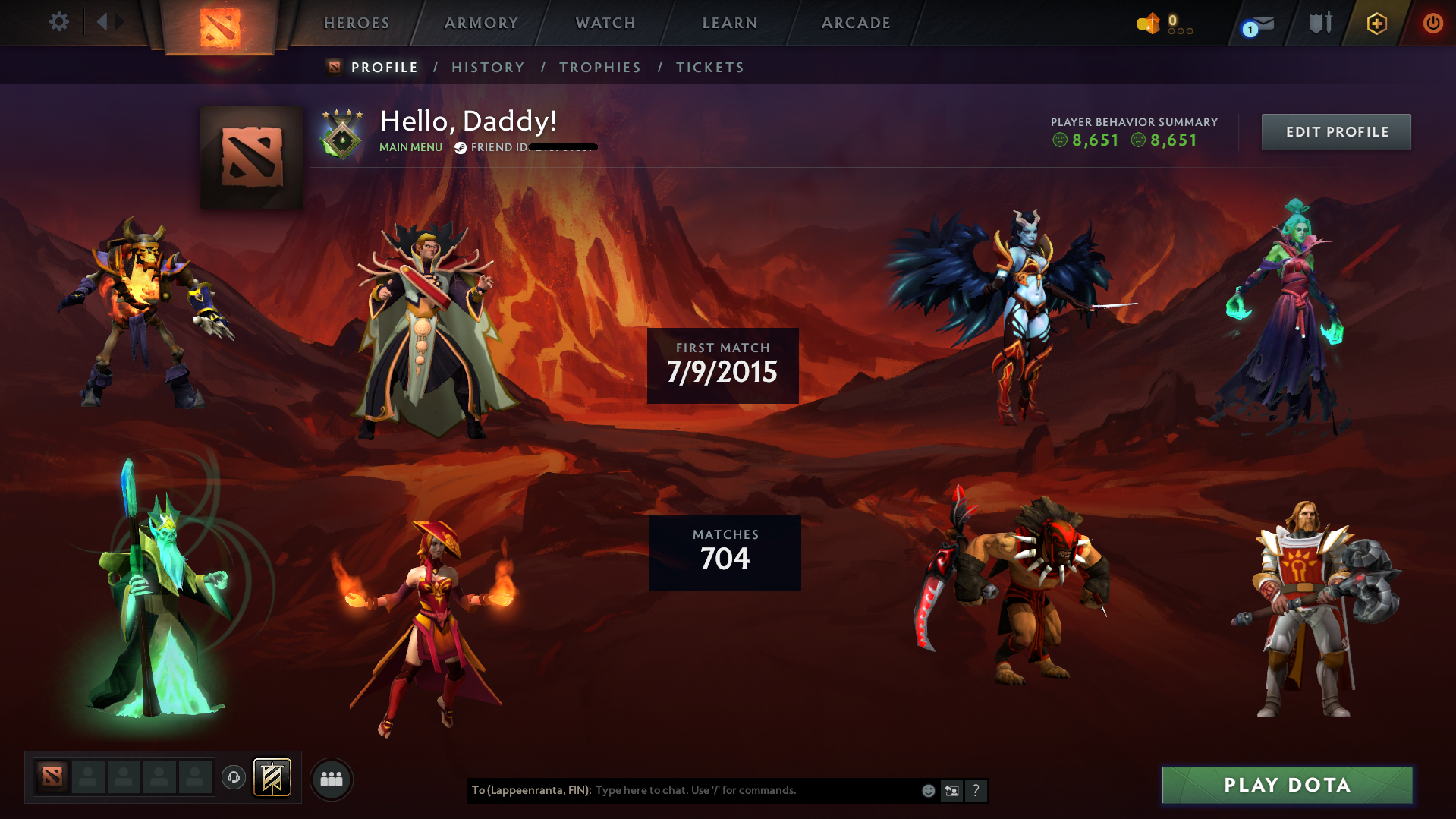Open the WATCH menu
This screenshot has height=819, width=1456.
point(605,23)
